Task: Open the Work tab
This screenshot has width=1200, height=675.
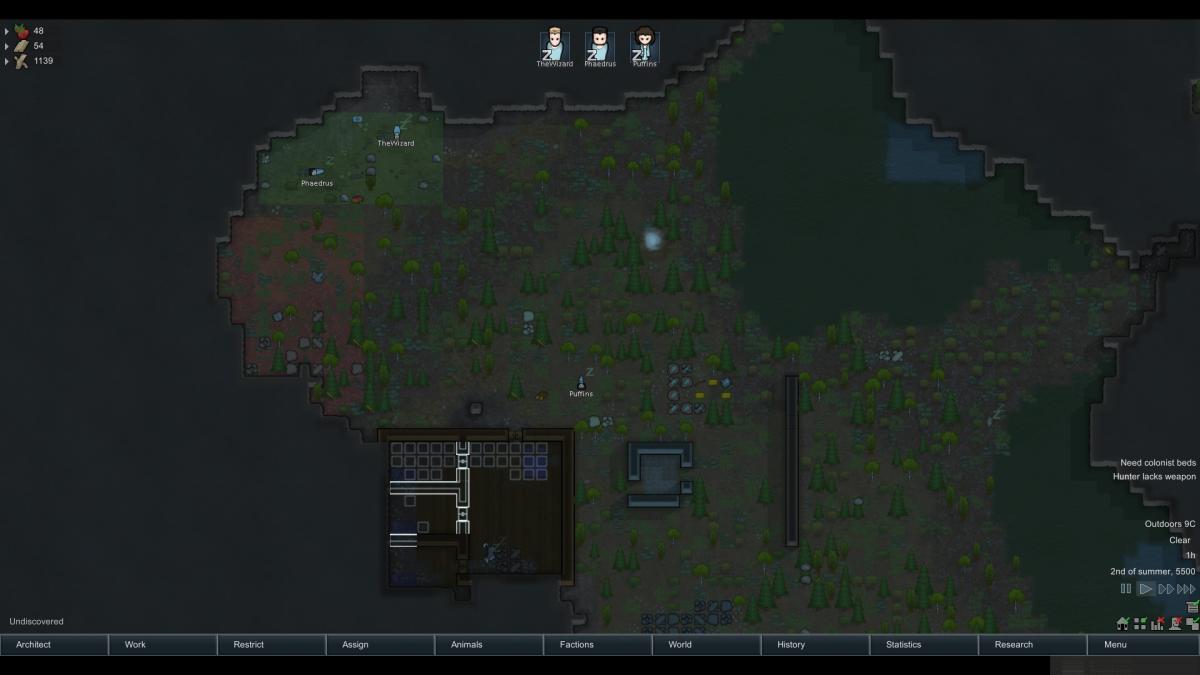Action: (x=162, y=645)
